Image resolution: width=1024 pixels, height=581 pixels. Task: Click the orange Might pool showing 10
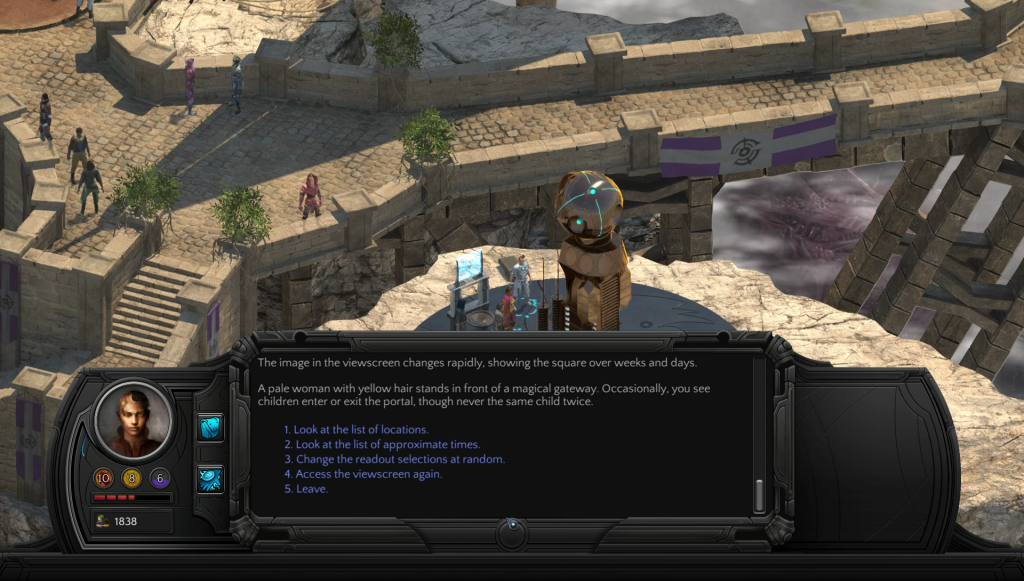coord(103,478)
